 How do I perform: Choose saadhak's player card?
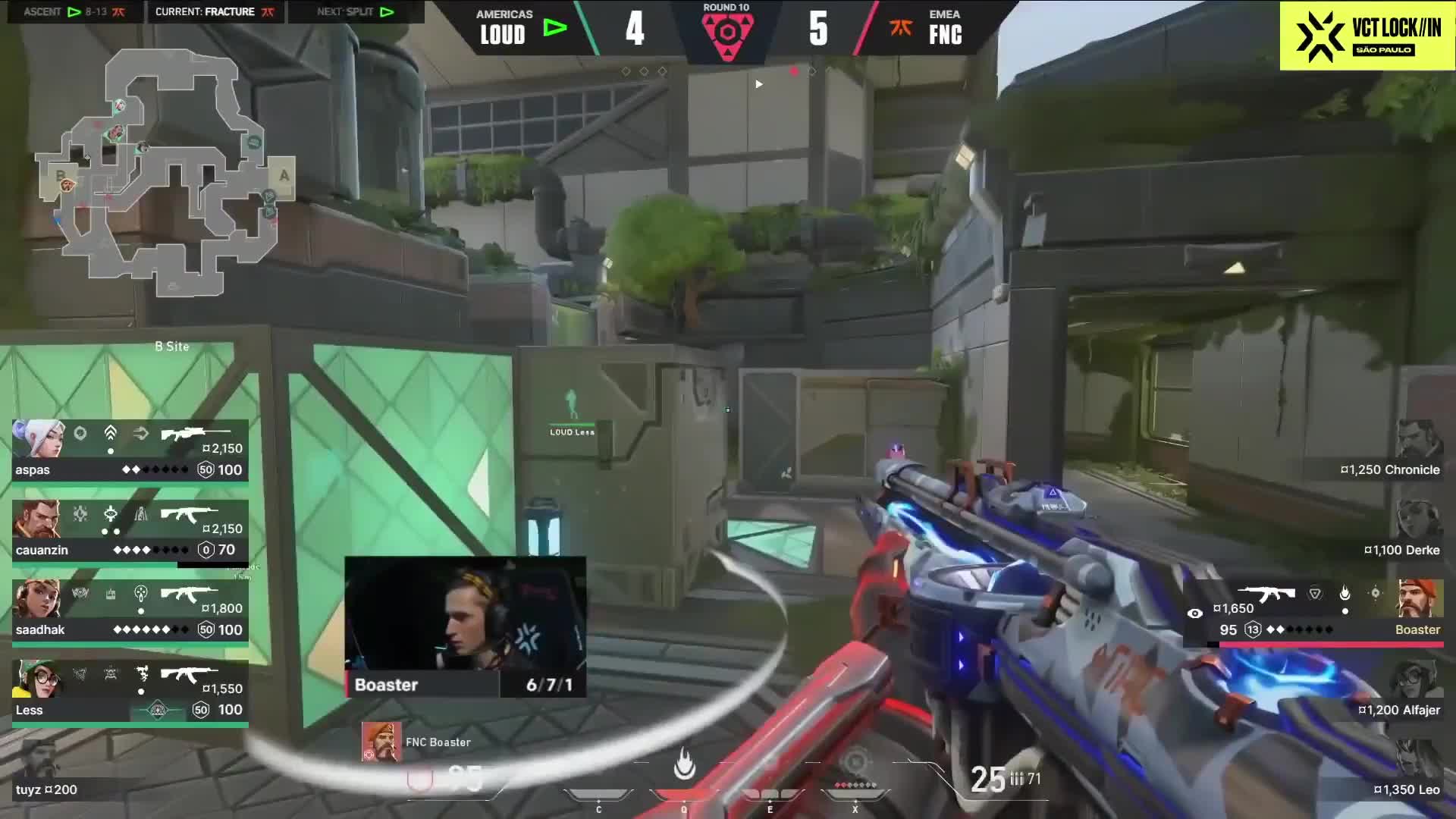pos(130,611)
